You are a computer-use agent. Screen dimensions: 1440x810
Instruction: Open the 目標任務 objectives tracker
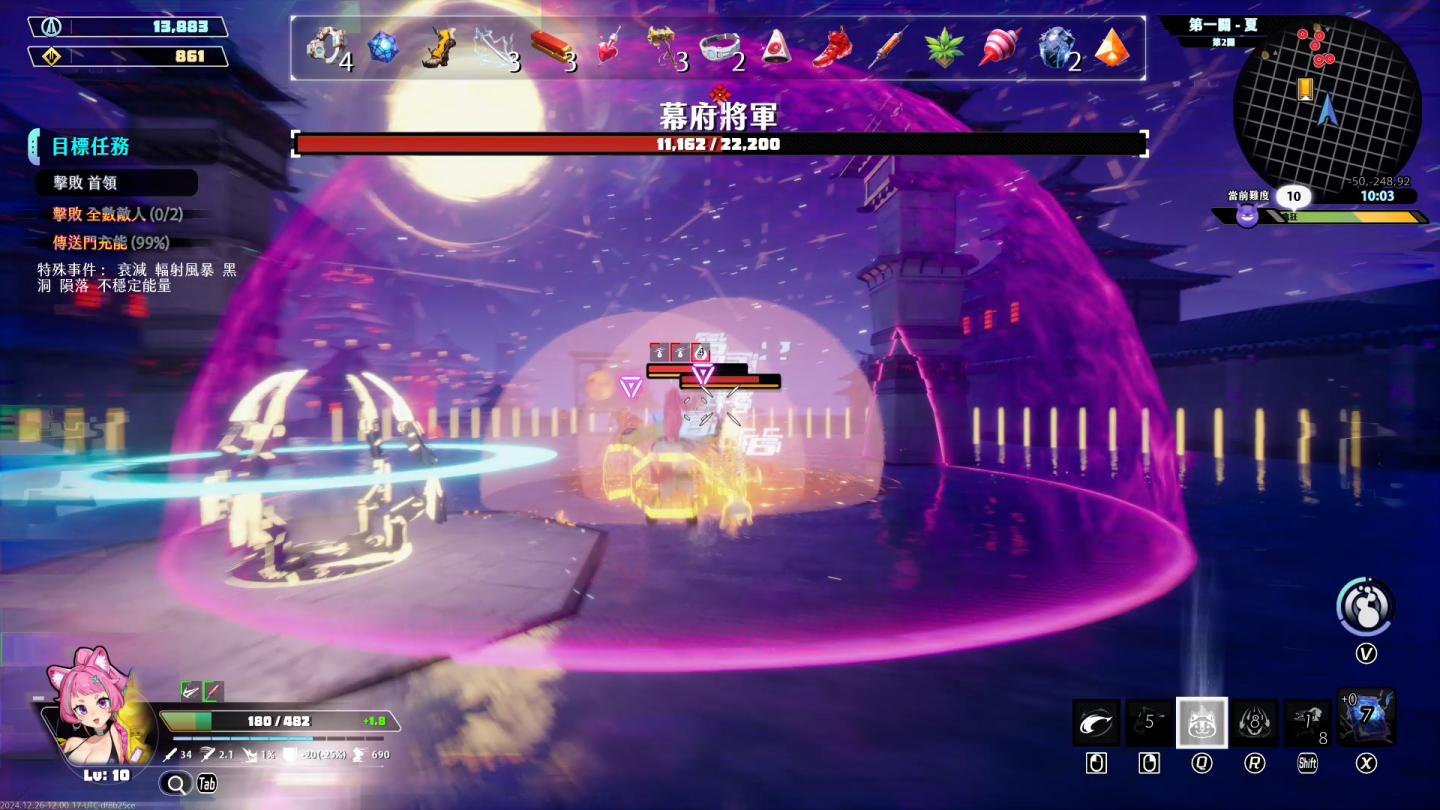[91, 147]
